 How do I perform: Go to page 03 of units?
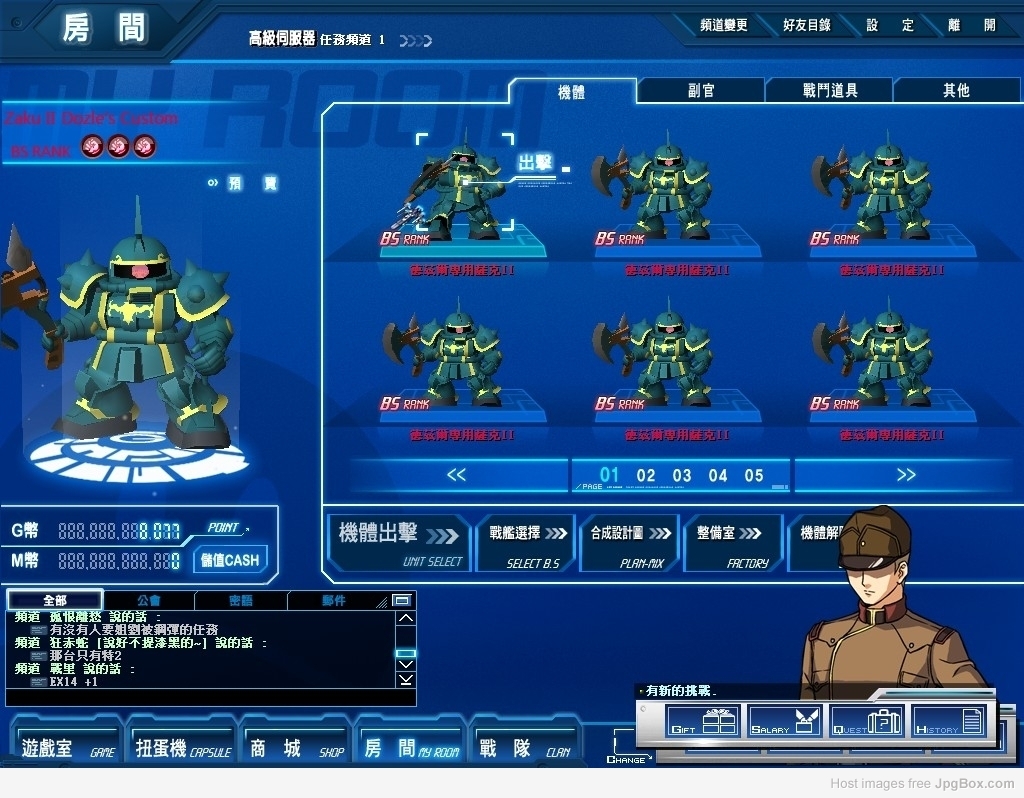tap(682, 476)
